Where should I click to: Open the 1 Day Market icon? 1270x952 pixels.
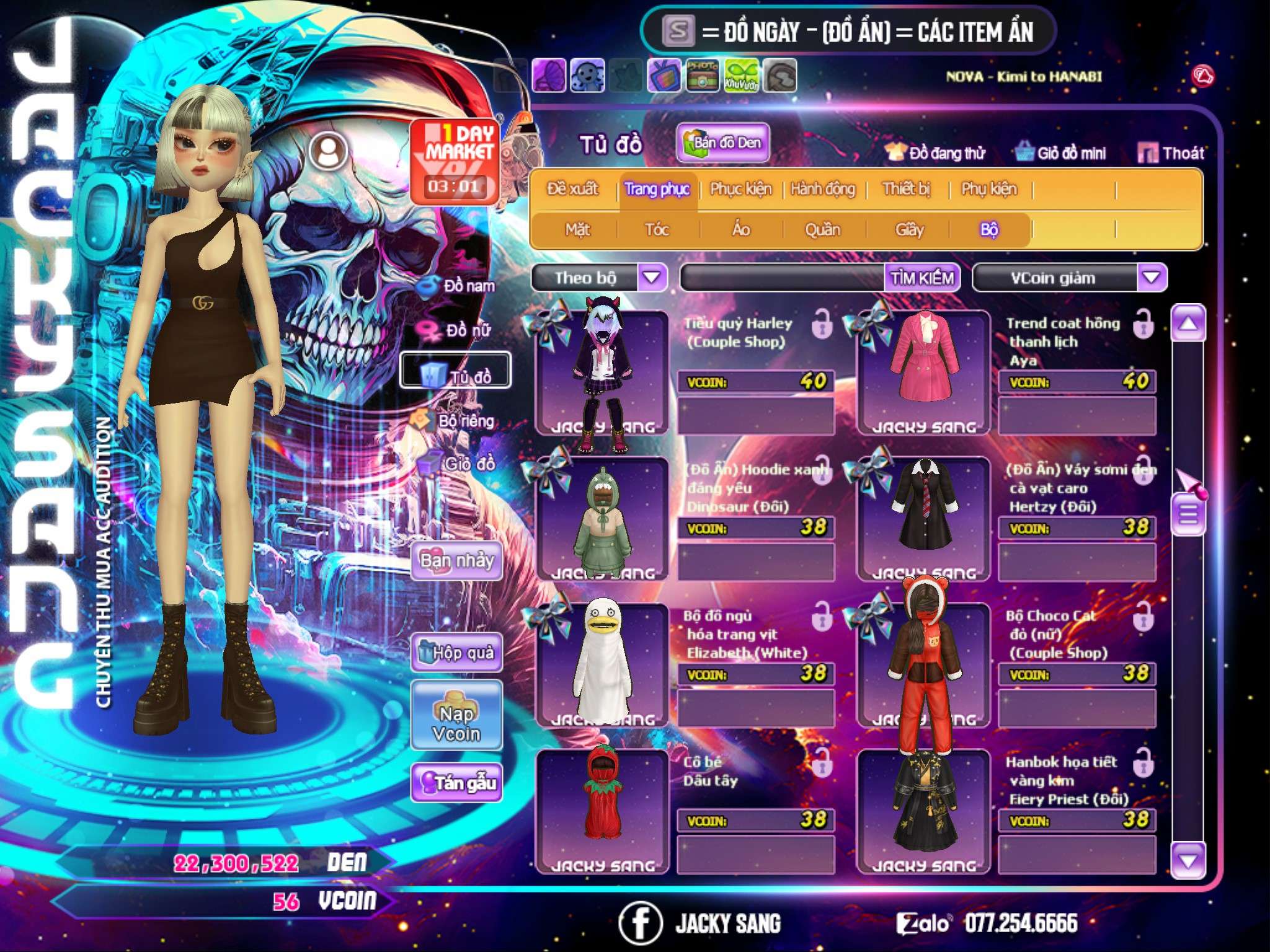point(455,161)
